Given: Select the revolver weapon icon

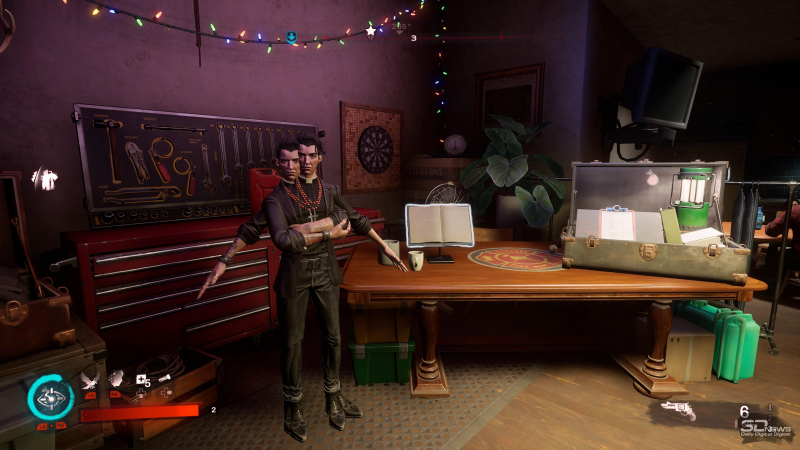Looking at the screenshot, I should tap(677, 411).
